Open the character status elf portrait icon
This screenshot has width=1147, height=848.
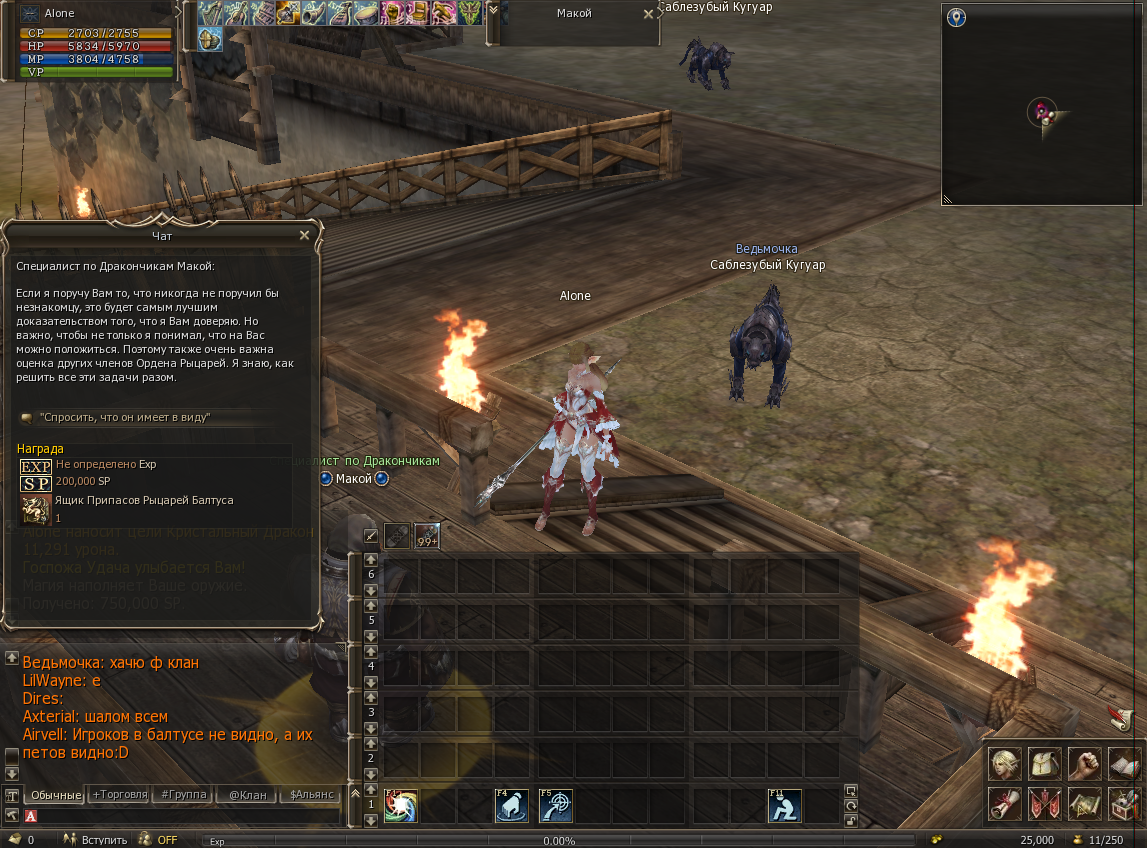pyautogui.click(x=1004, y=764)
